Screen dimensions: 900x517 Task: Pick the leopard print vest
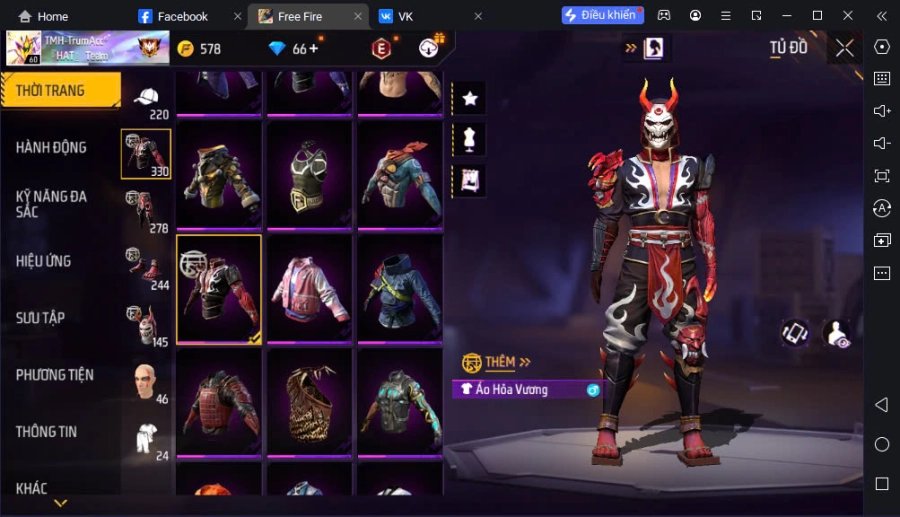point(309,402)
